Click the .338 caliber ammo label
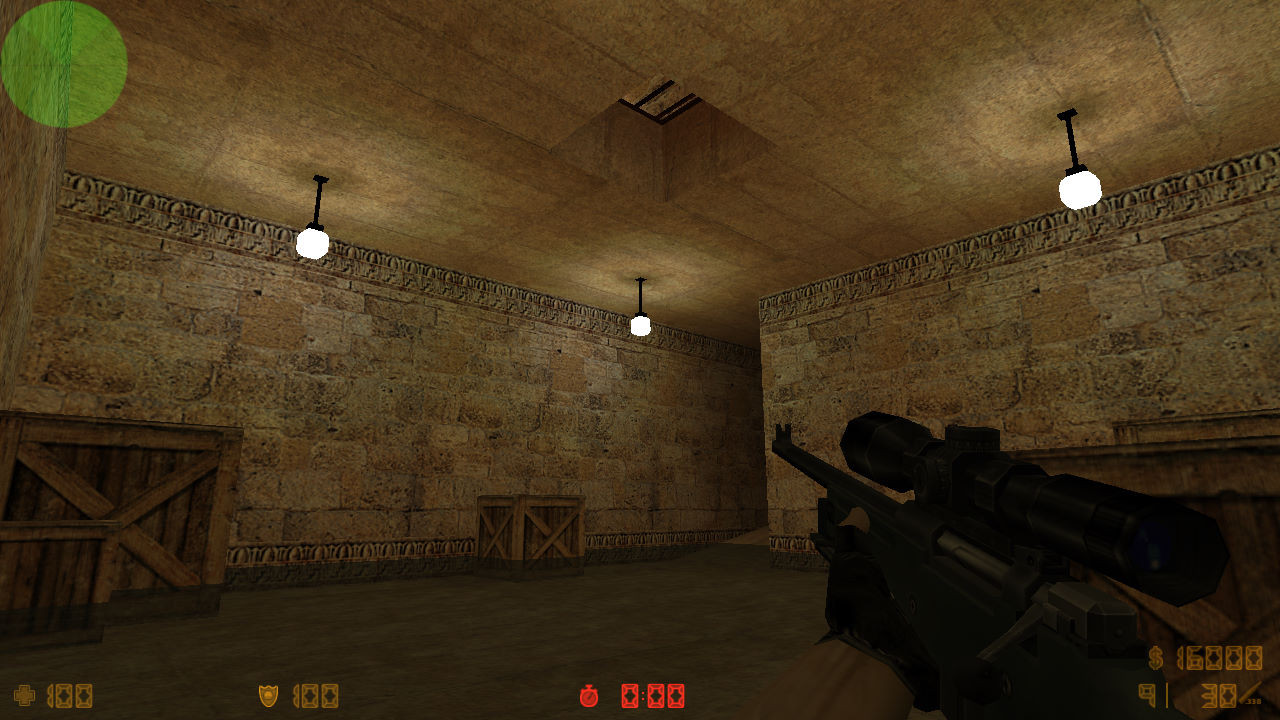This screenshot has width=1280, height=720. click(1254, 701)
